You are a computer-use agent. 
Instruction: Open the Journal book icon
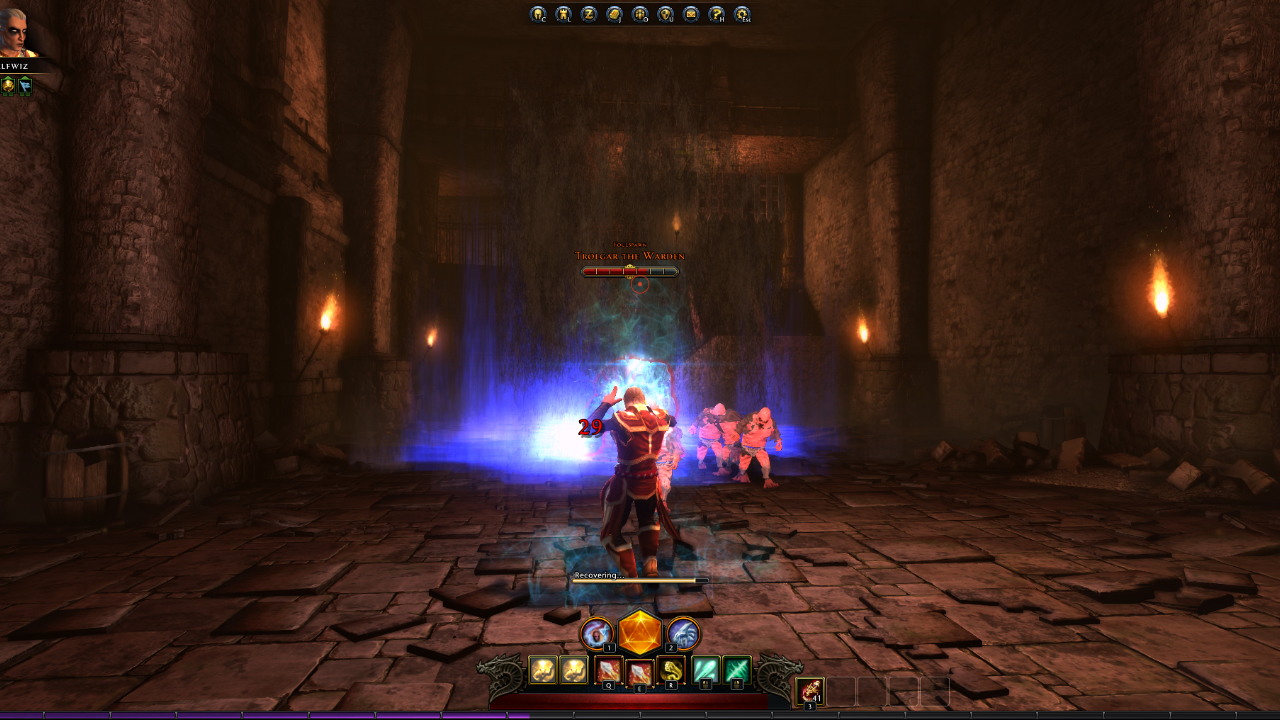[x=616, y=14]
